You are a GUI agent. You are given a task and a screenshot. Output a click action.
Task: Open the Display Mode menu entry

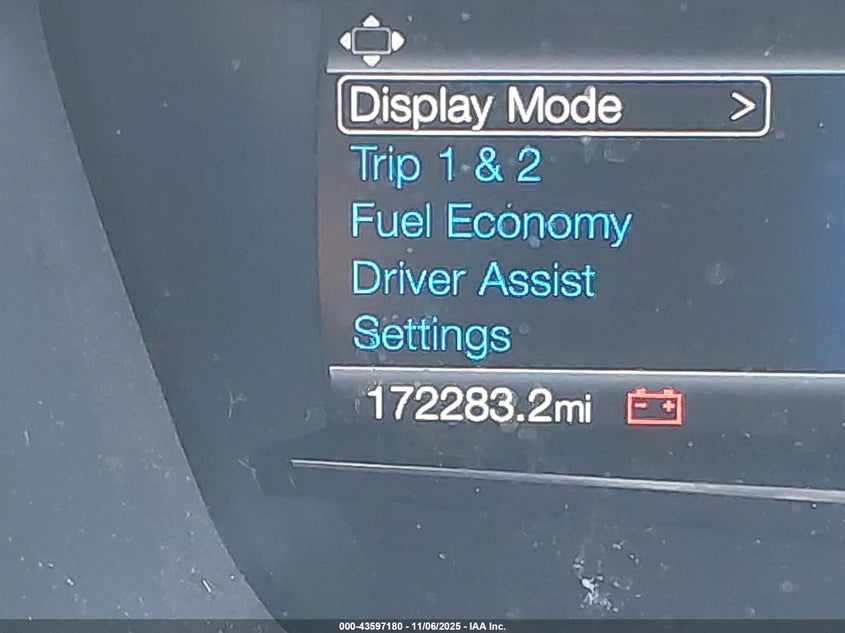click(x=552, y=106)
